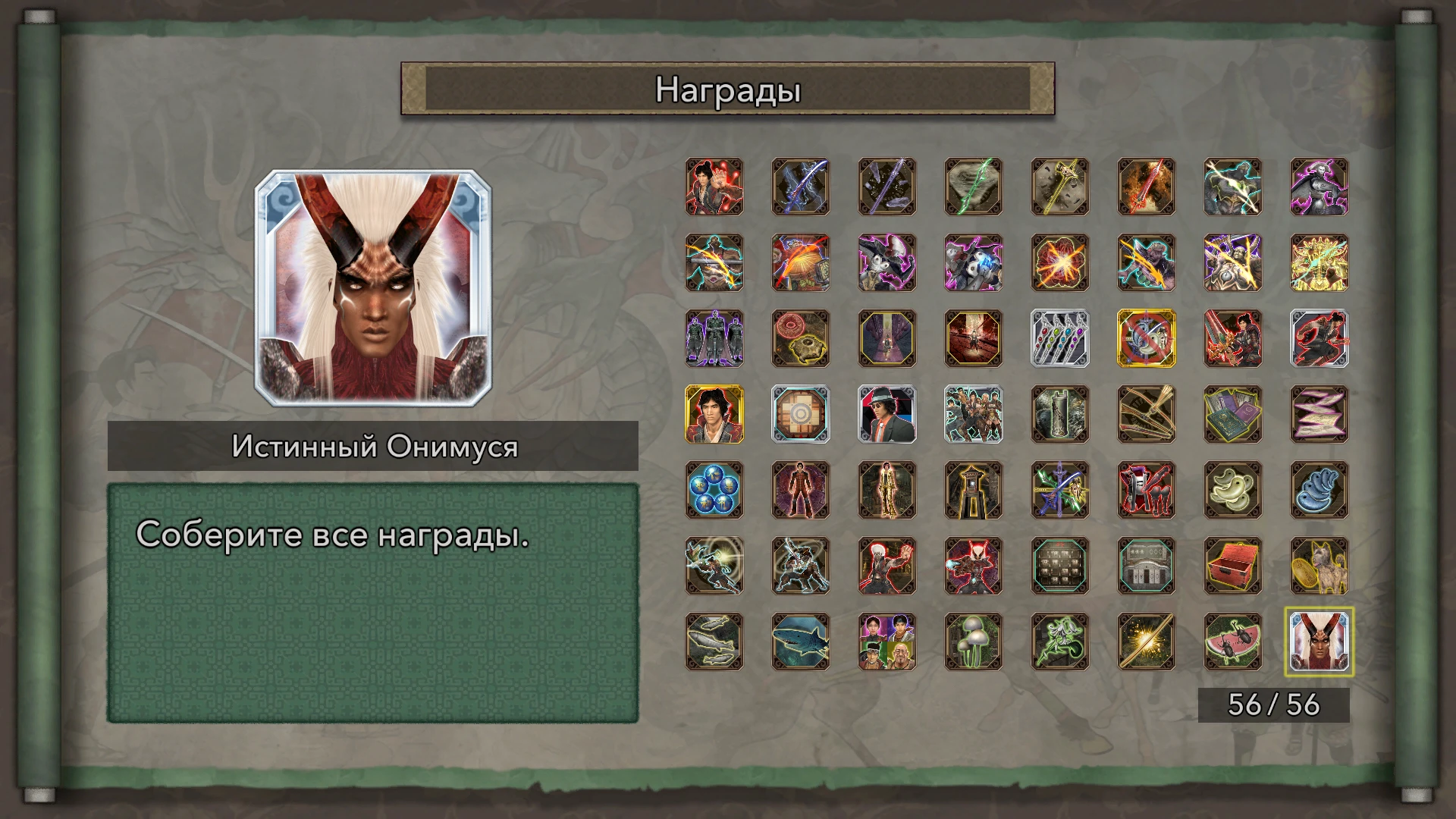Viewport: 1456px width, 819px height.
Task: Select the fish catch reward icon
Action: (x=714, y=643)
